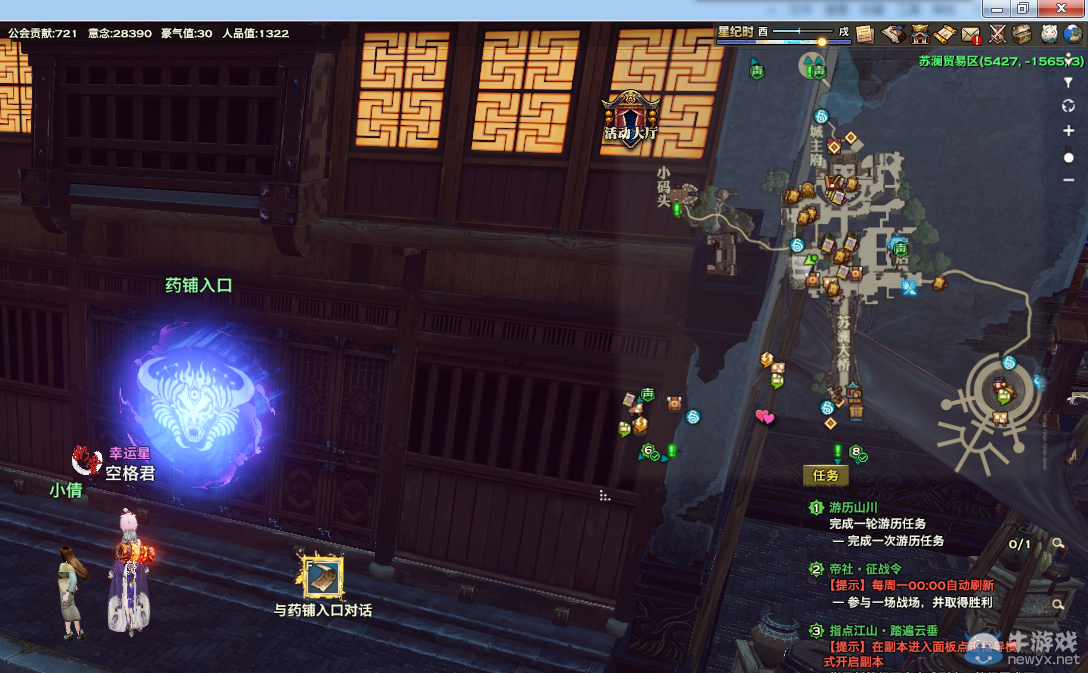Click the map filter funnel icon
Image resolution: width=1088 pixels, height=673 pixels.
1068,83
